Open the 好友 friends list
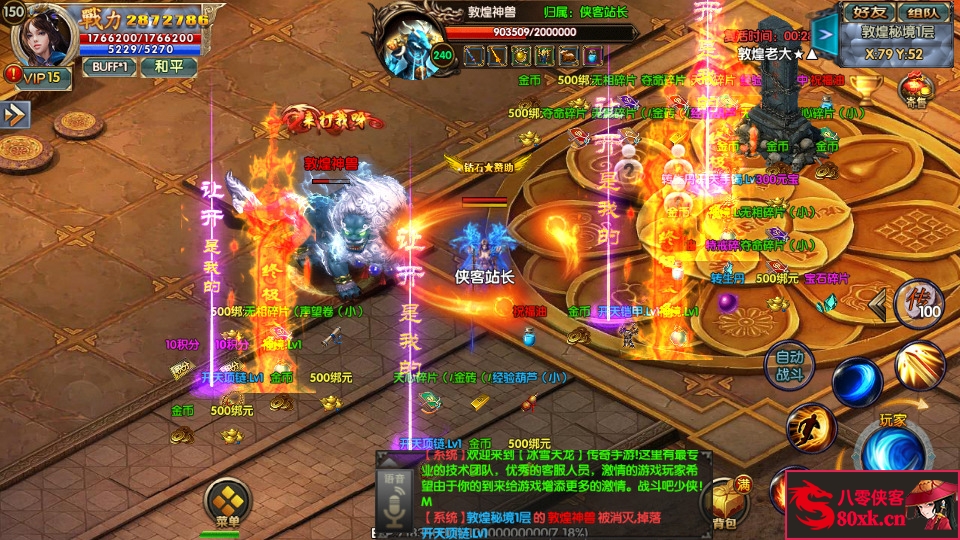This screenshot has width=960, height=540. pyautogui.click(x=868, y=13)
